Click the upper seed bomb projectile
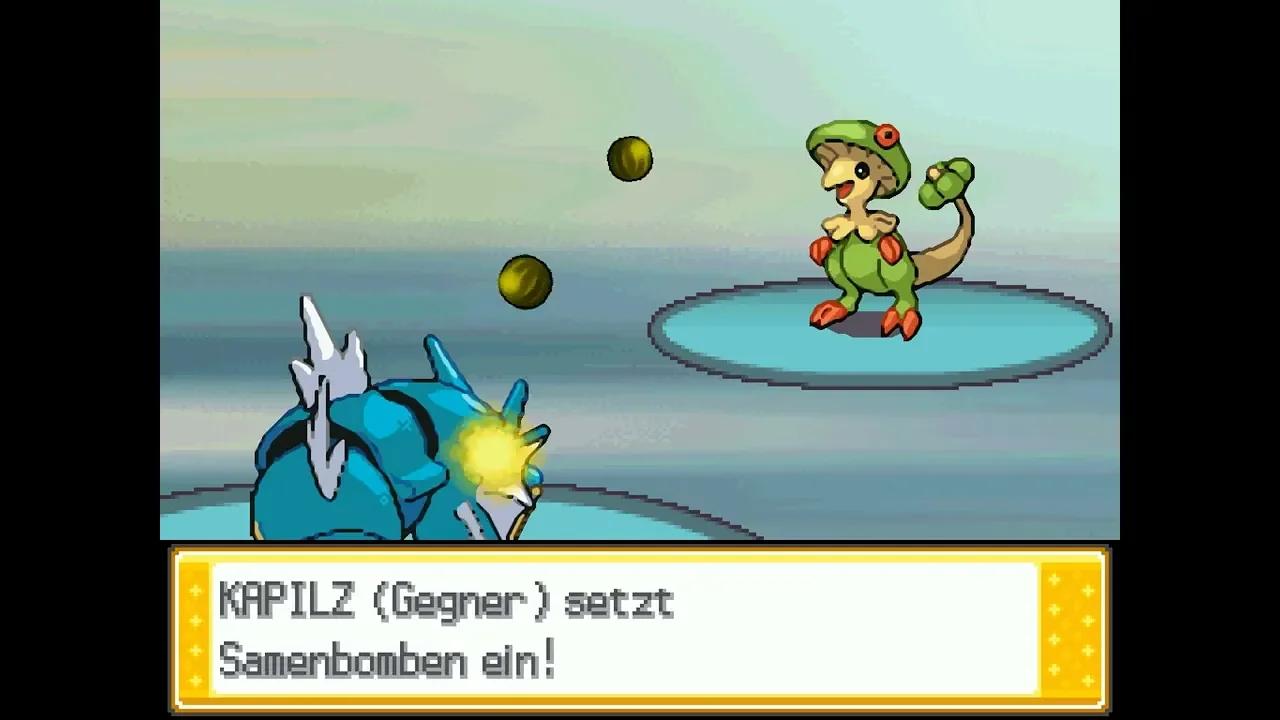Screen dimensions: 1280x720 point(629,161)
